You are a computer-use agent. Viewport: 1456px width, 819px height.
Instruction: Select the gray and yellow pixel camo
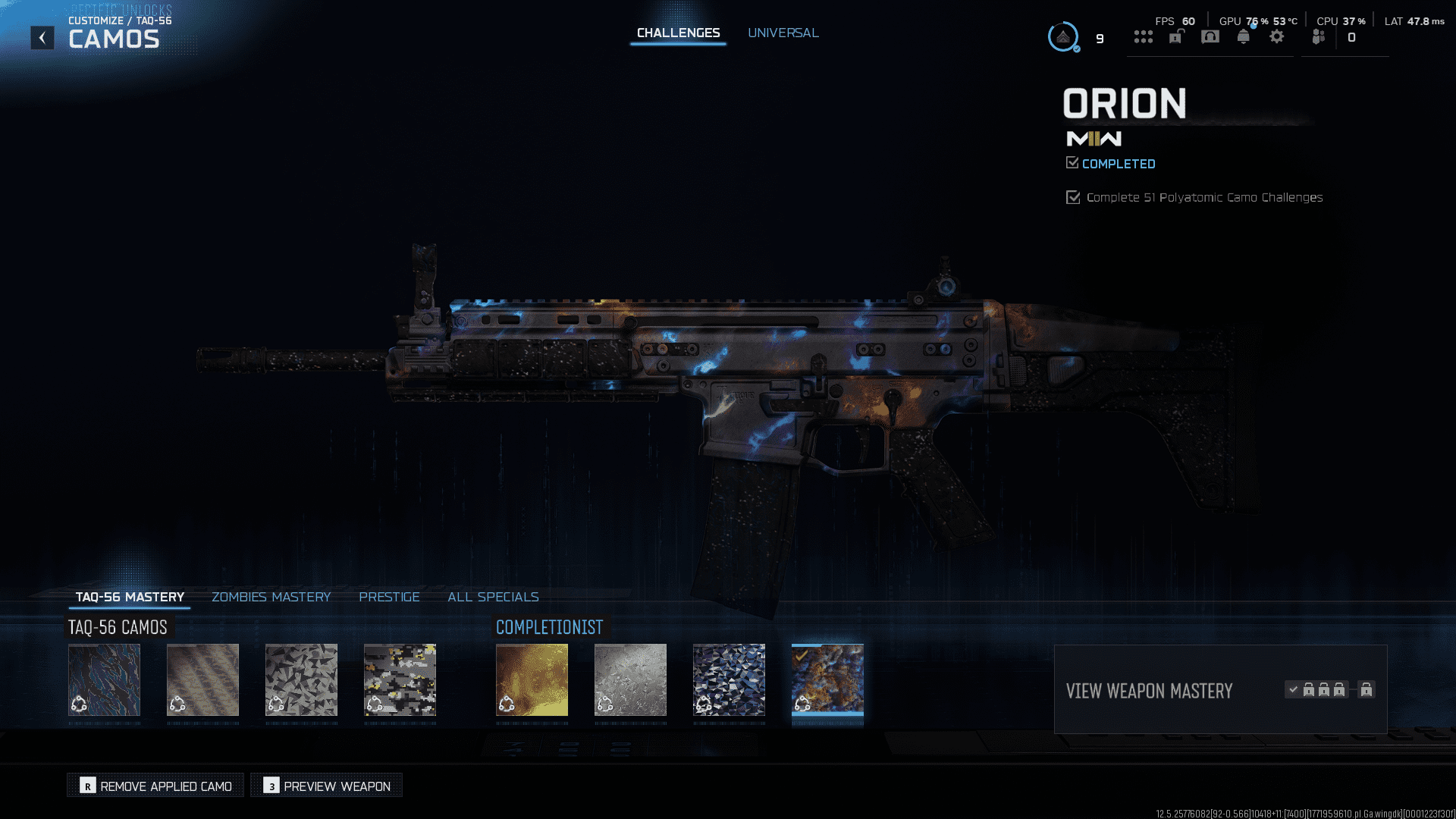400,680
